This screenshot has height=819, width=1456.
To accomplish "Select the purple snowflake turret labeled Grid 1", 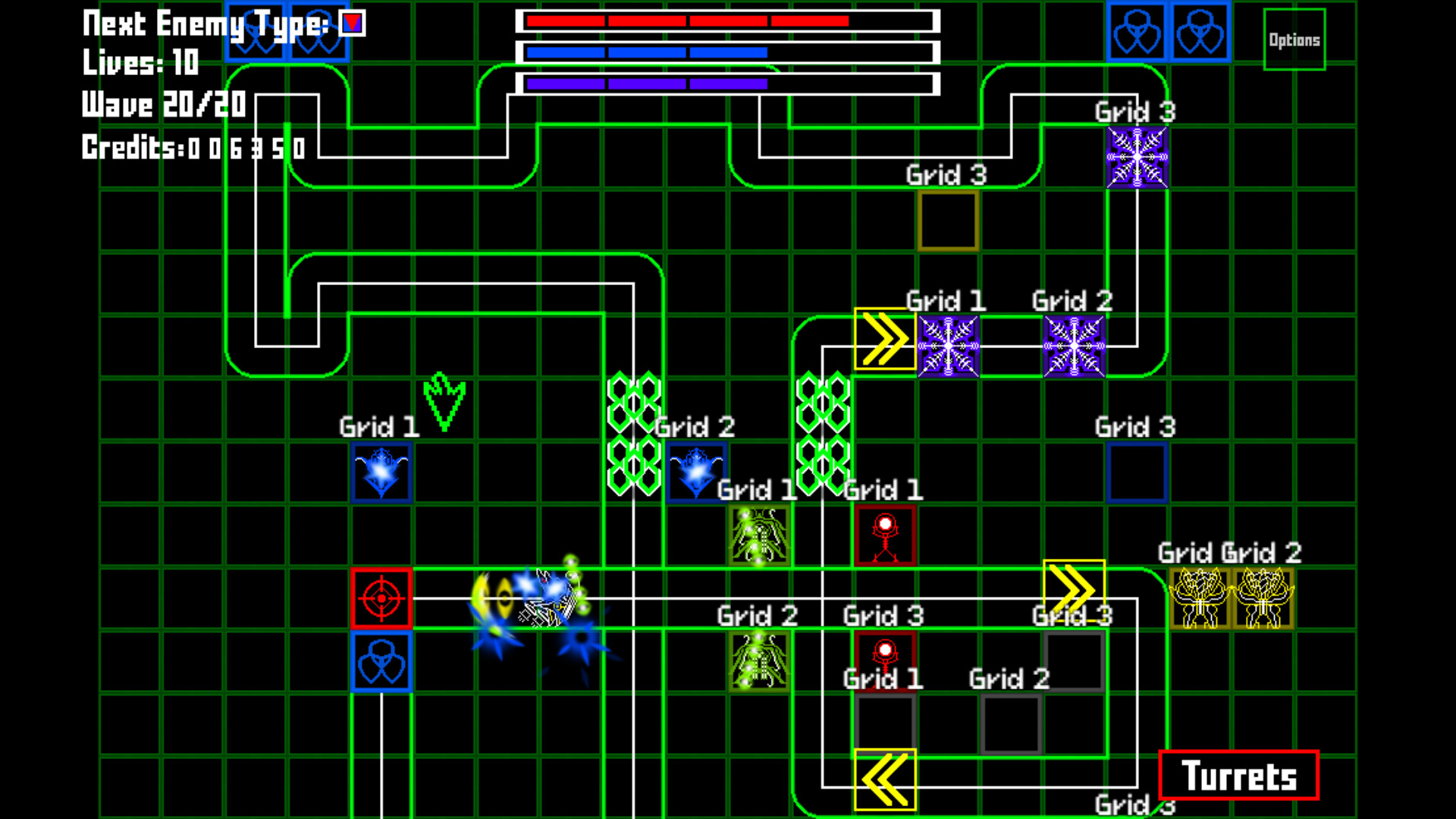I will pyautogui.click(x=947, y=346).
